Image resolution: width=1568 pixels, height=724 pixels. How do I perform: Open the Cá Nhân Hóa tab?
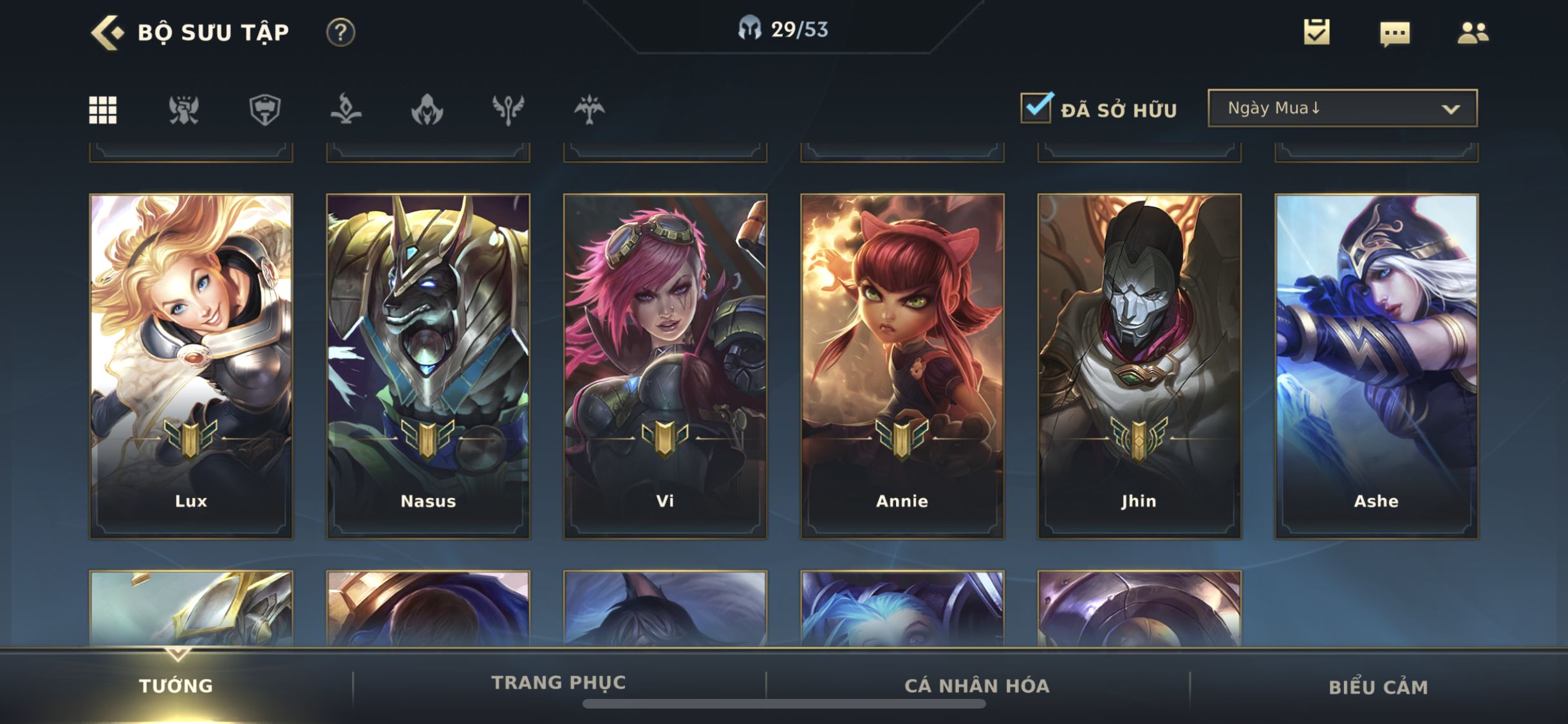(977, 686)
